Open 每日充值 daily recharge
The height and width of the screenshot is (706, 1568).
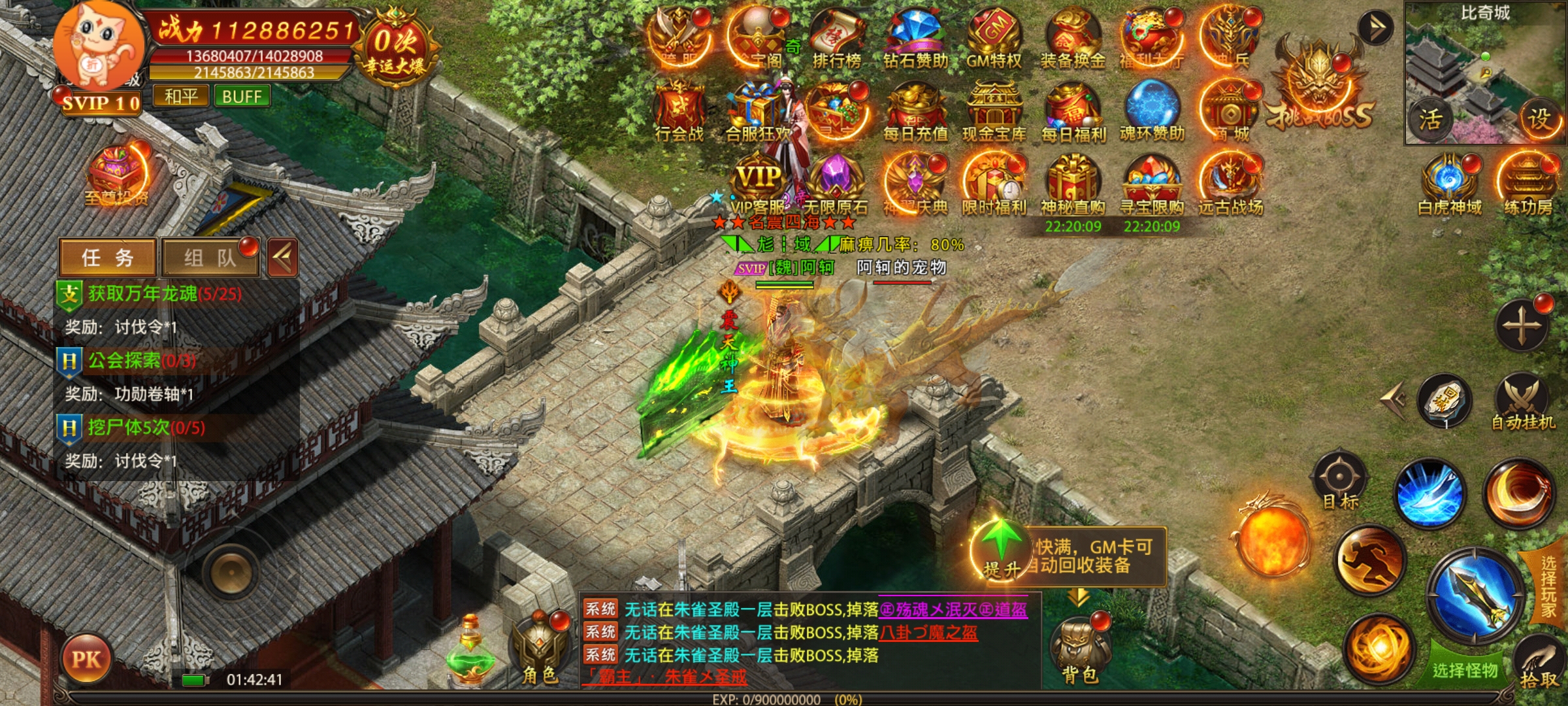(x=915, y=111)
